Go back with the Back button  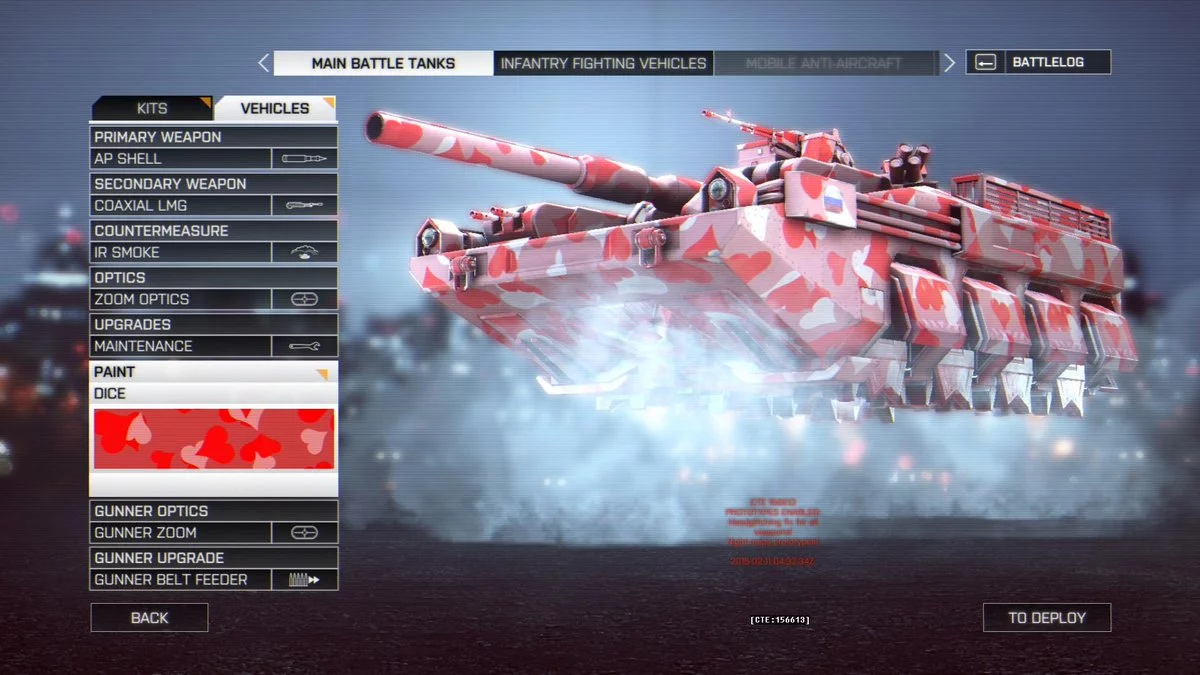(149, 618)
